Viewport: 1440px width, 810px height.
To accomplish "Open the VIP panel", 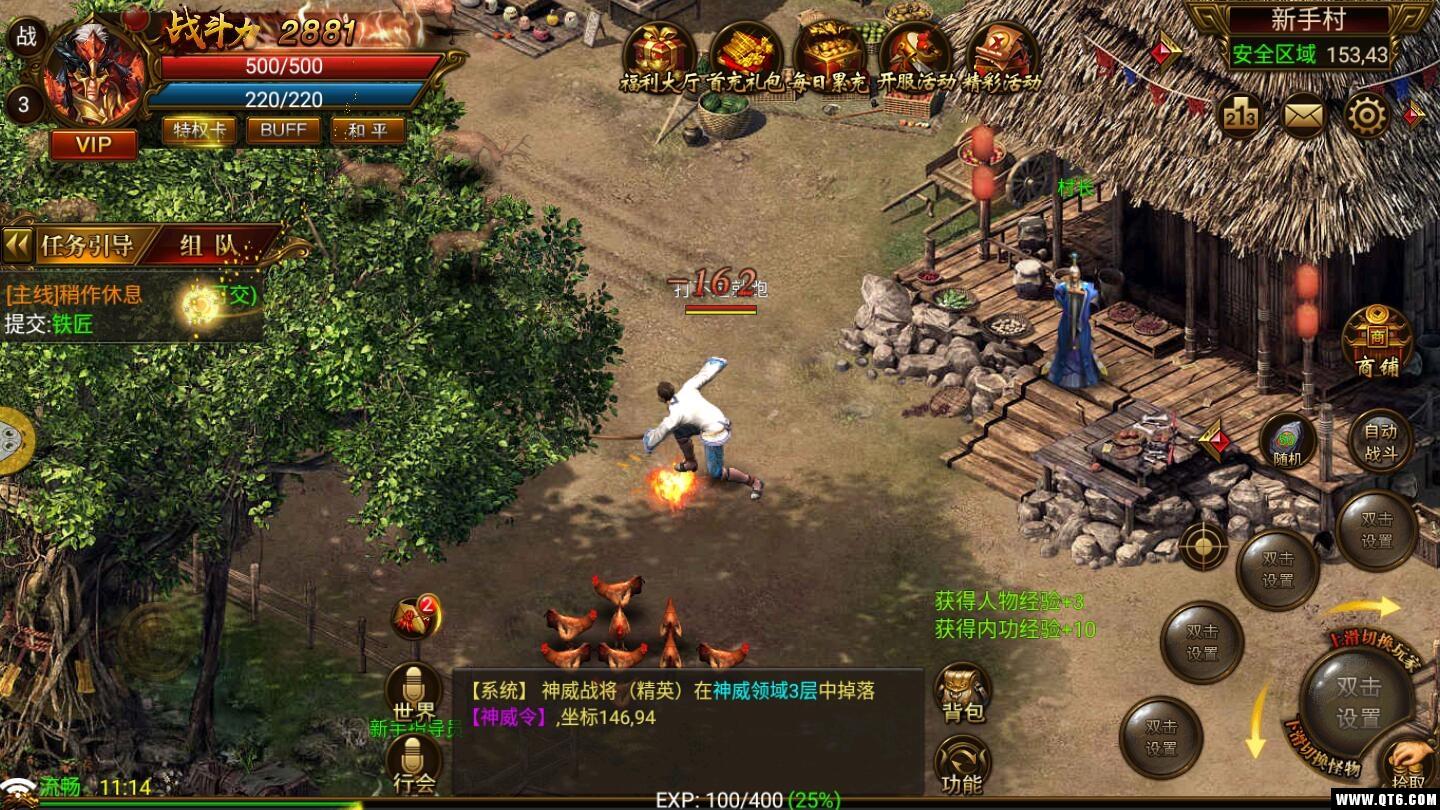I will point(92,144).
